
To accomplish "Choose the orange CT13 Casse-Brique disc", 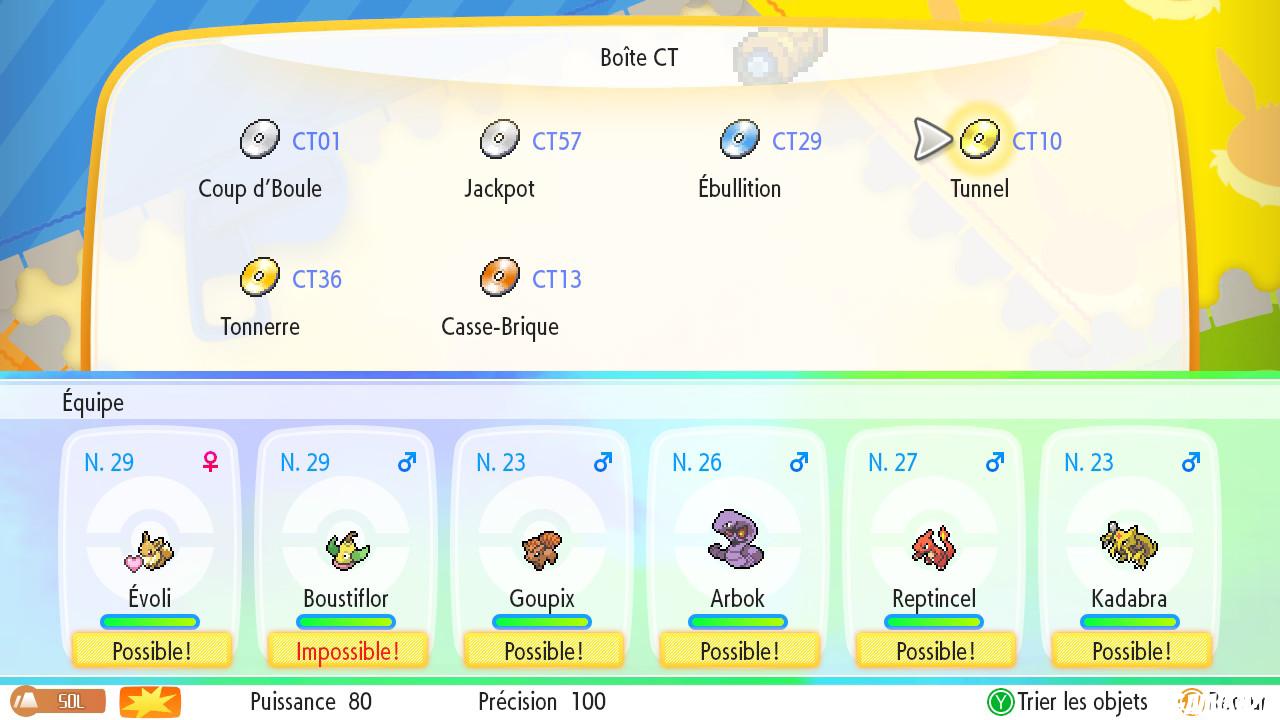I will [500, 277].
